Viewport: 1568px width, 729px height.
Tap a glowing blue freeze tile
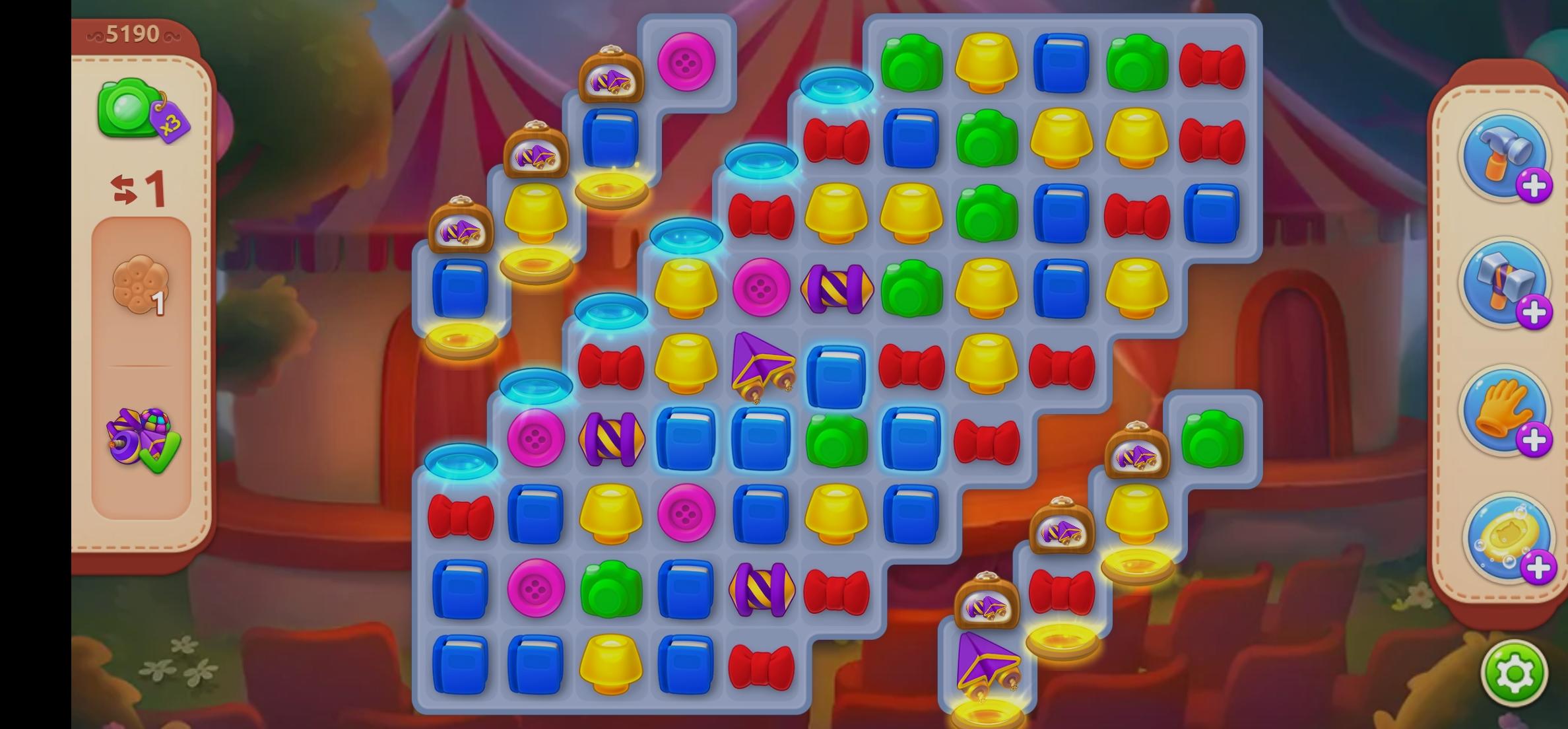(x=837, y=85)
